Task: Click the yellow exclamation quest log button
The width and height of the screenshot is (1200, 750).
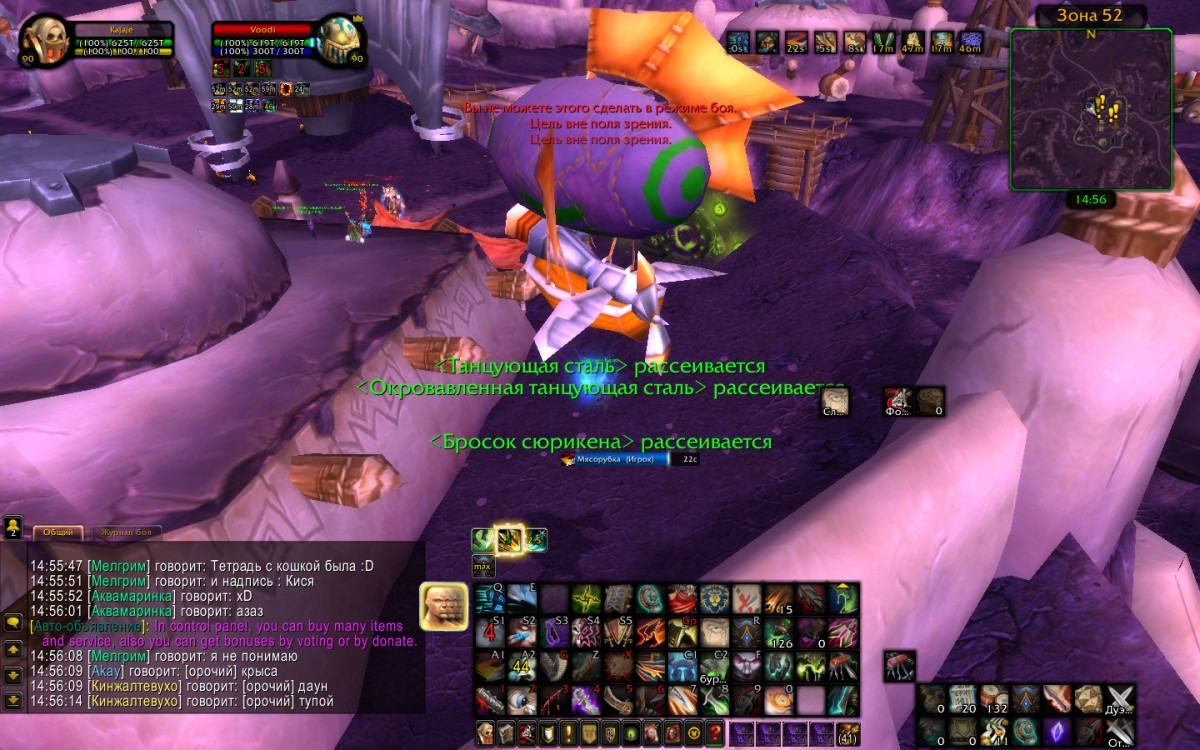Action: 568,732
